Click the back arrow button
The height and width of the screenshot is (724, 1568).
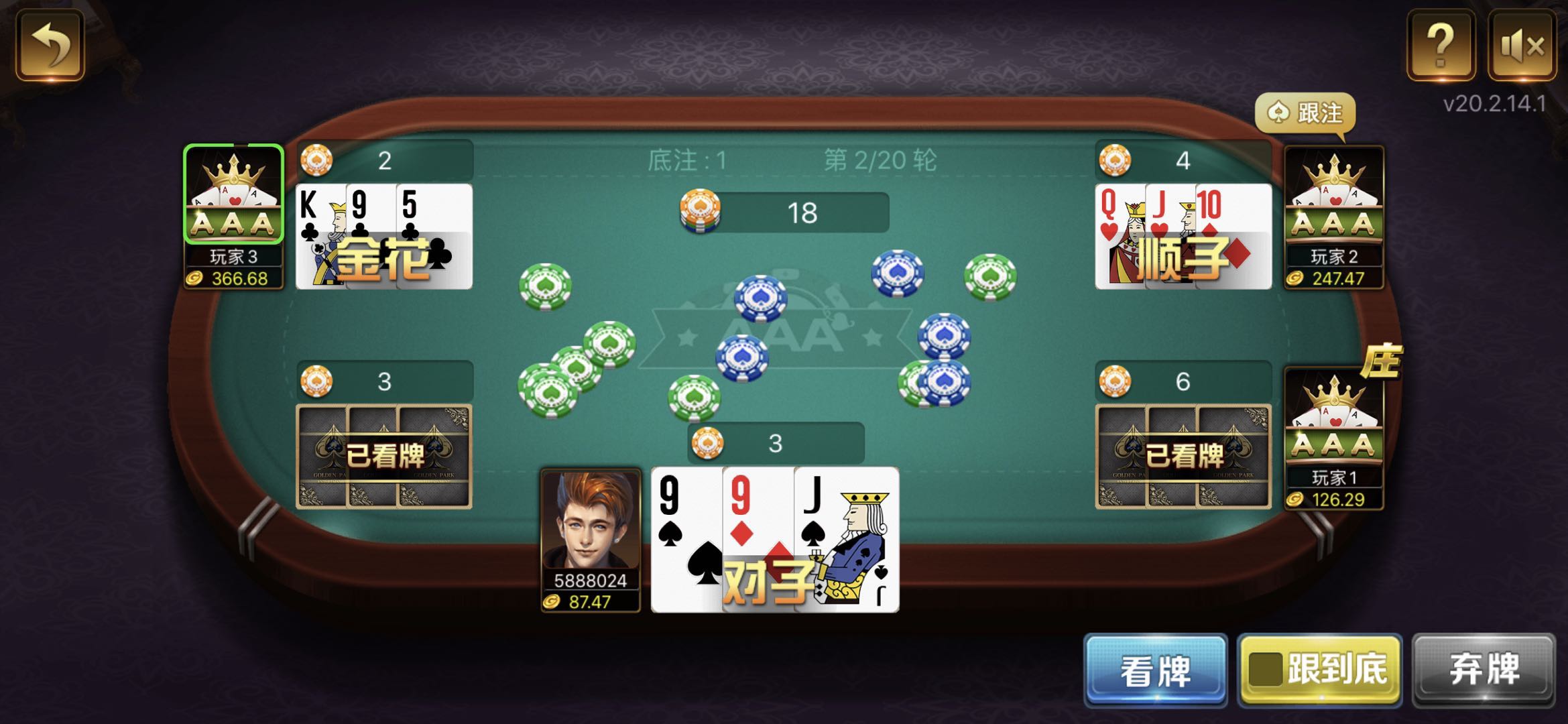(x=50, y=46)
